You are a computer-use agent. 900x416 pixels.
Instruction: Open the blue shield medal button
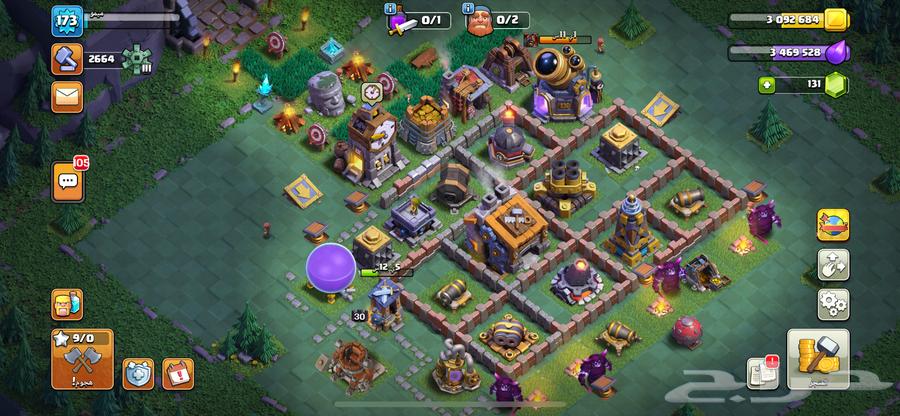(138, 374)
